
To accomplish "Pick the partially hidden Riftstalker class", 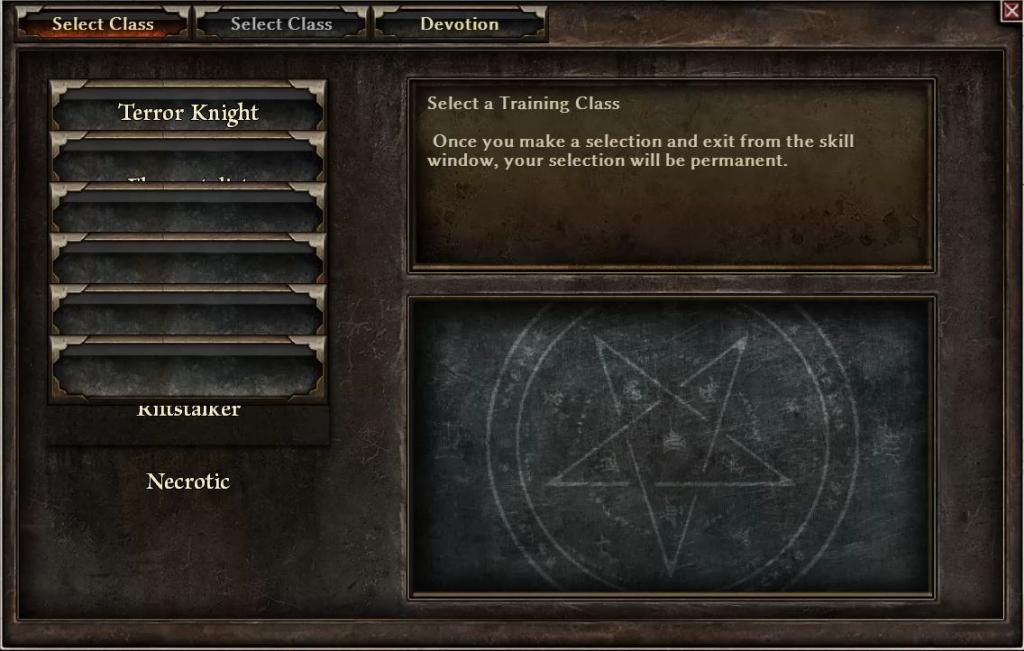I will [188, 411].
